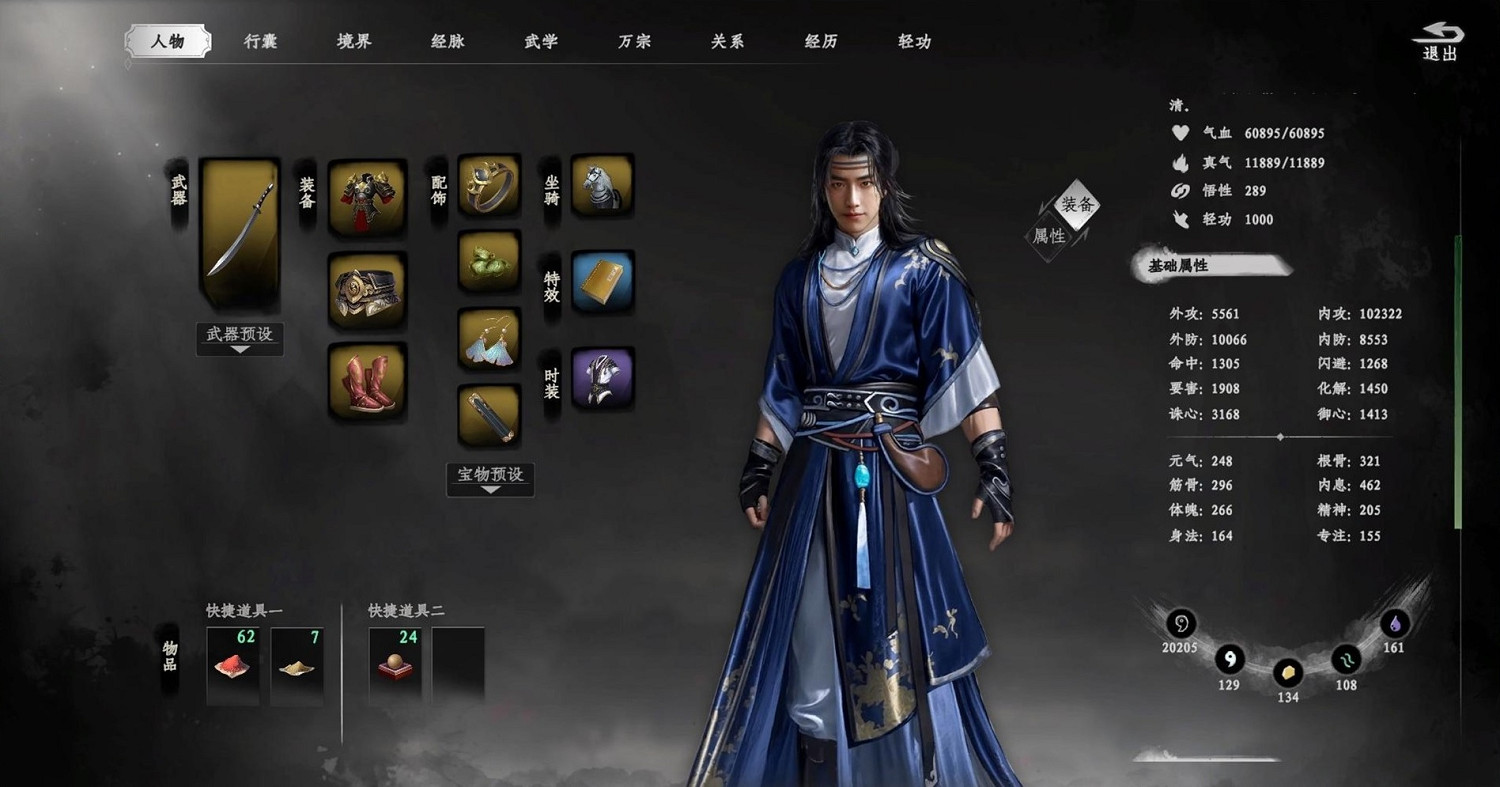1500x787 pixels.
Task: Click the blue book in the 特效 slot
Action: [602, 283]
